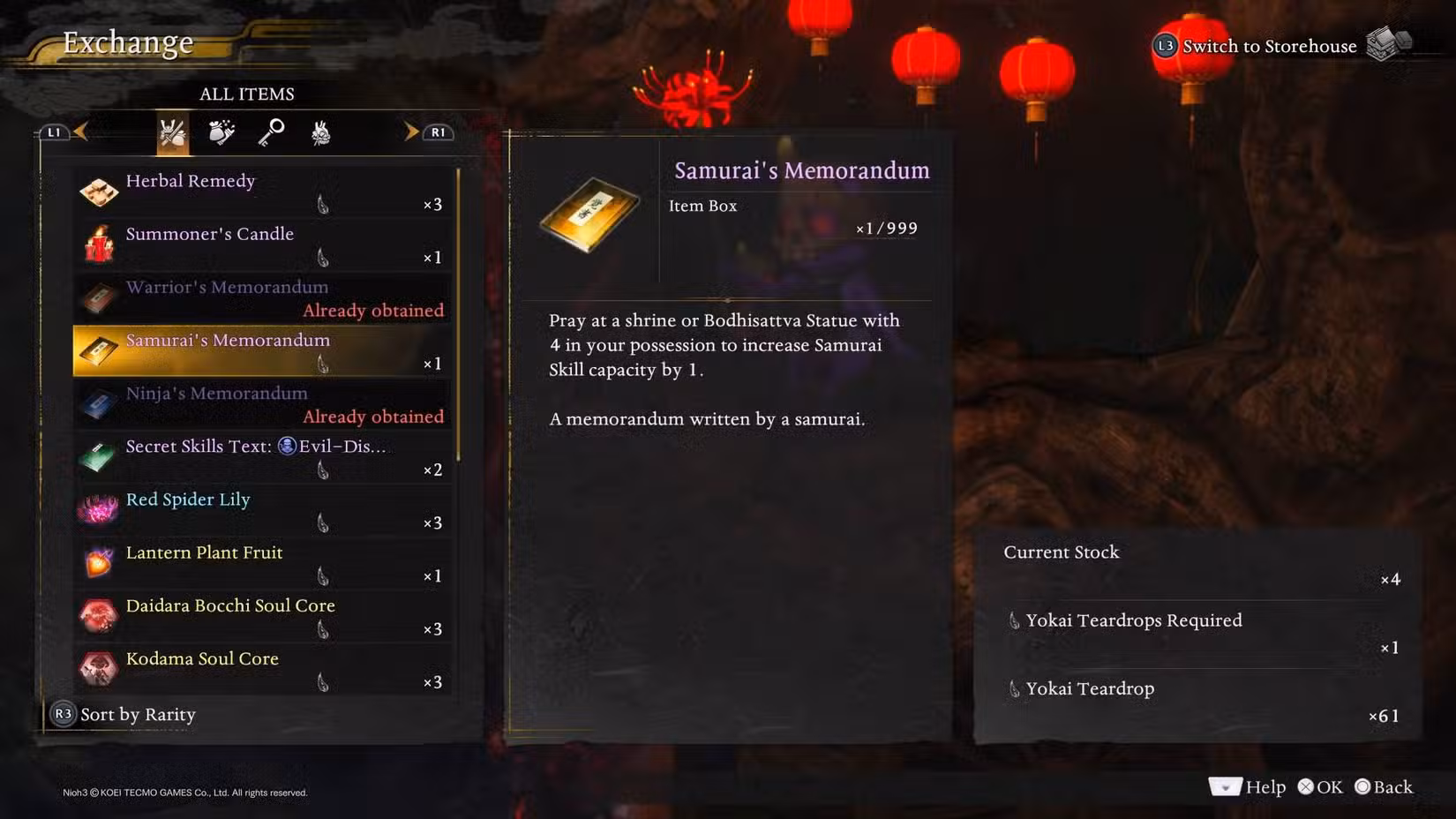
Task: Open the soul cores category icon
Action: 321,131
